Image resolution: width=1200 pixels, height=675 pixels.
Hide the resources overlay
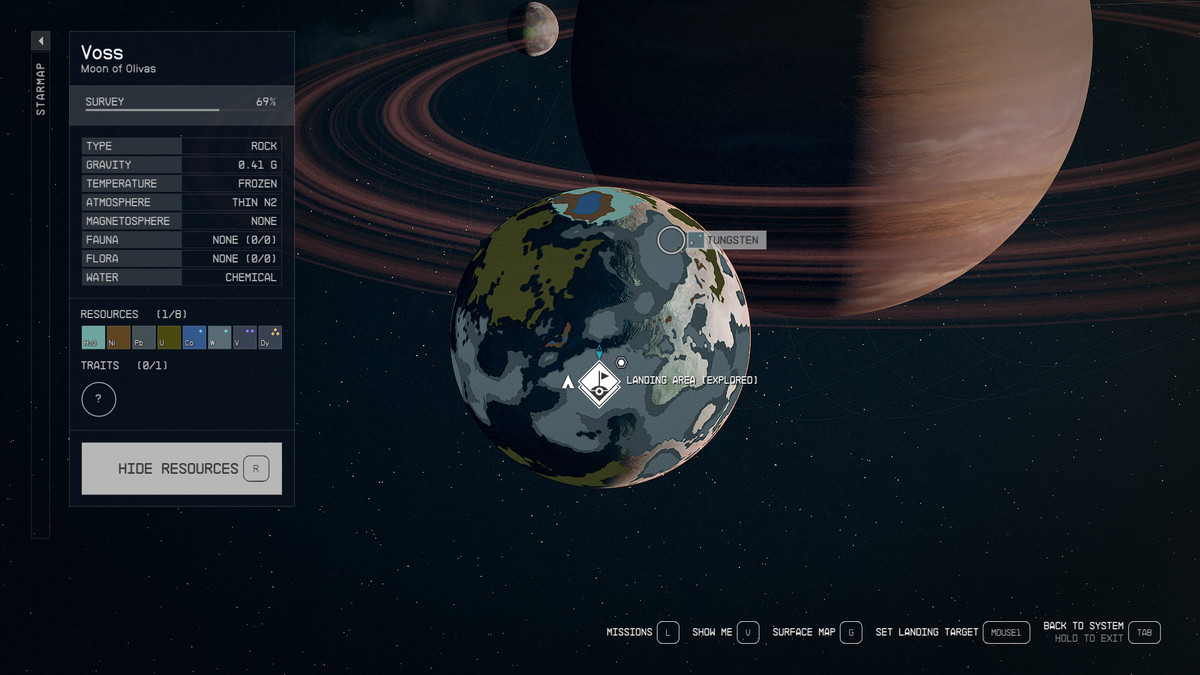(x=181, y=469)
